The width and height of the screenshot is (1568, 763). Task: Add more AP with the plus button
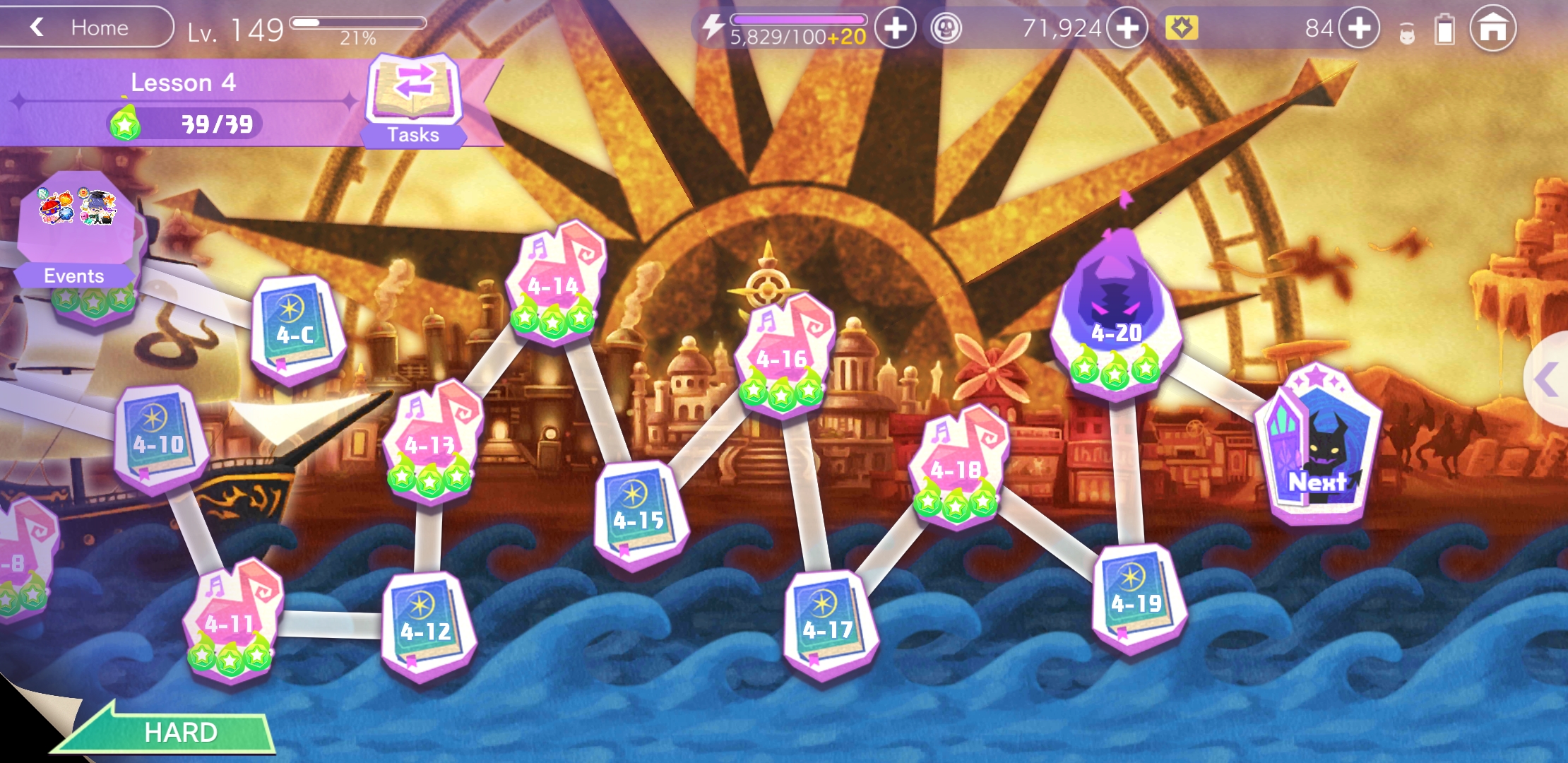click(x=895, y=28)
